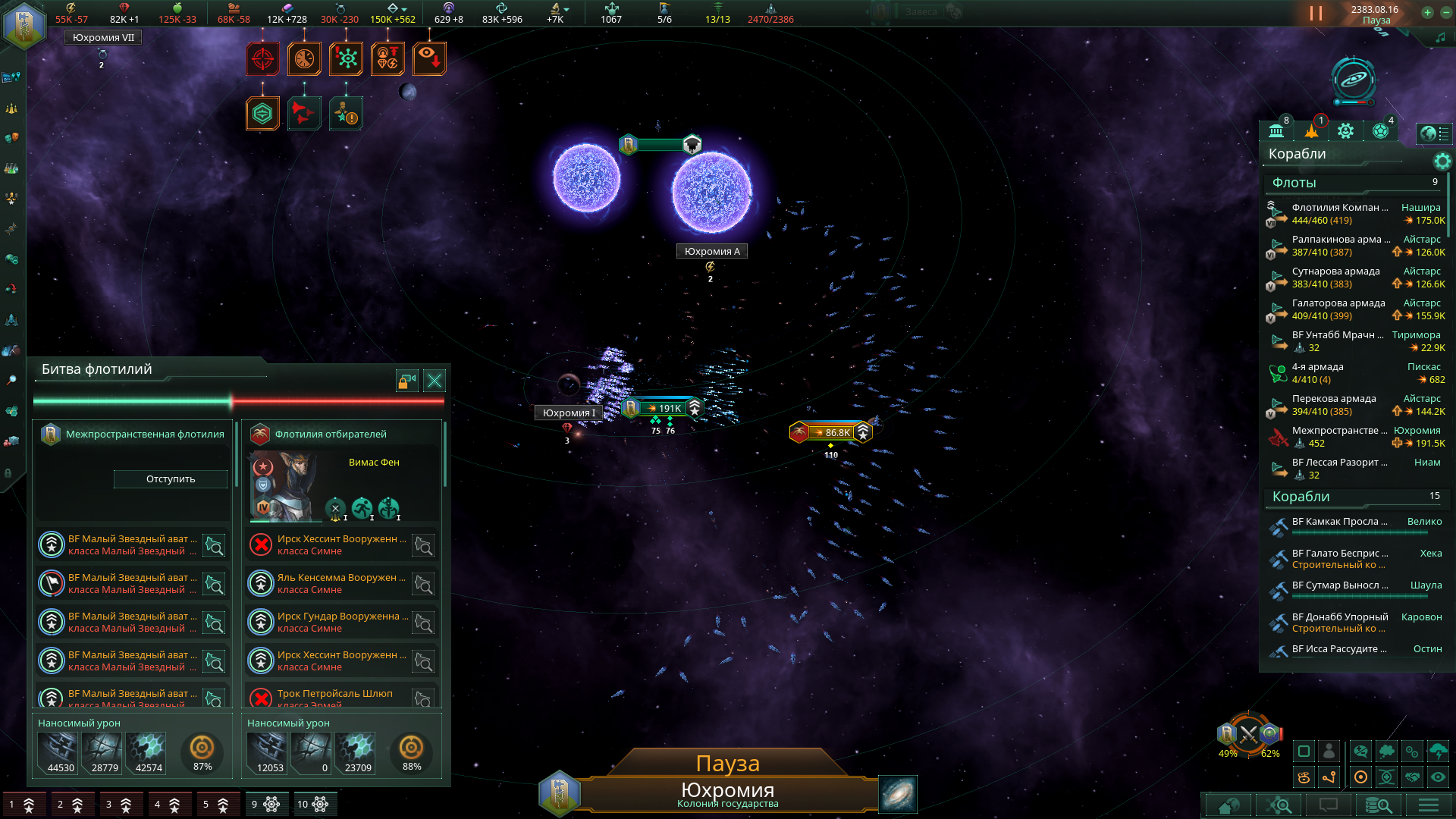
Task: Toggle the pause button near the date
Action: tap(1316, 14)
